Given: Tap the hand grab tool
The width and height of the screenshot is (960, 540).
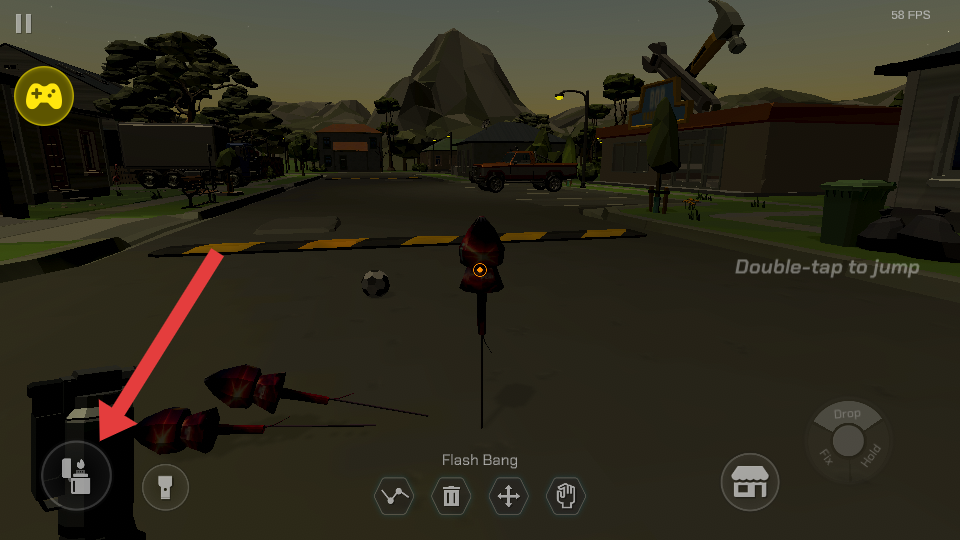Looking at the screenshot, I should click(x=566, y=496).
